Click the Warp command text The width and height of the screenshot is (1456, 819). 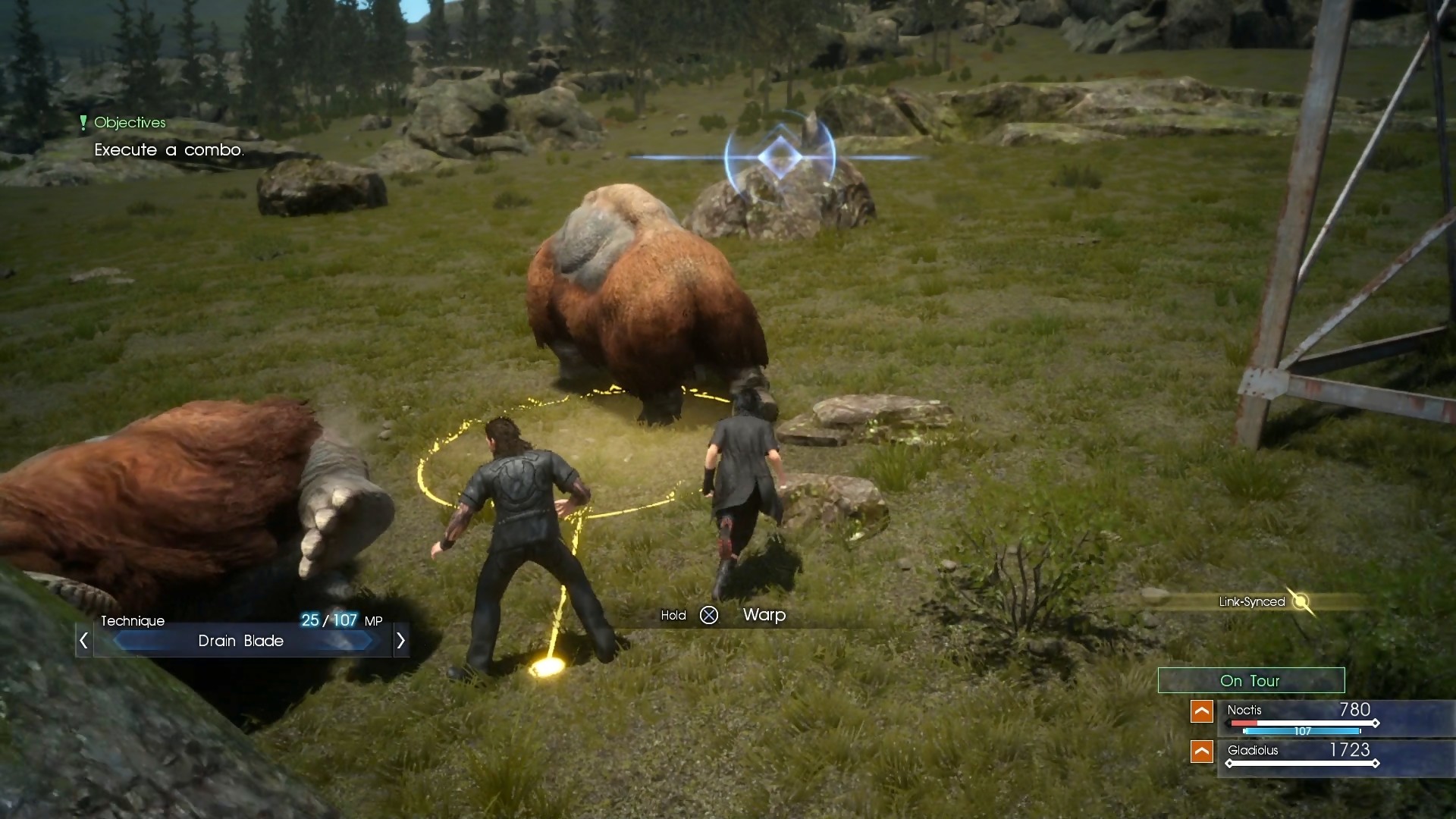pos(764,616)
